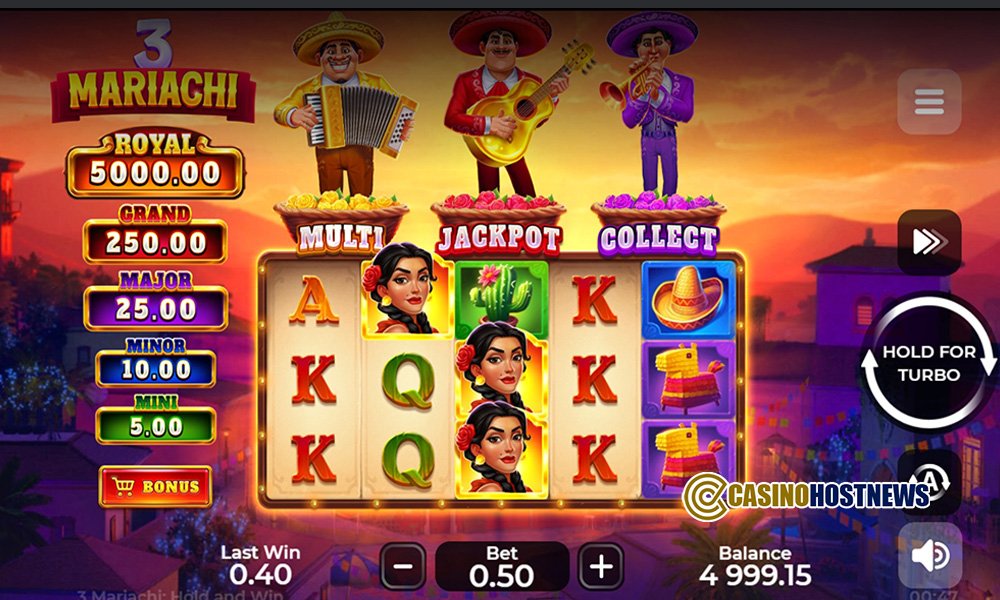Screen dimensions: 1000x600
Task: Open the autoplay settings button
Action: coord(932,481)
